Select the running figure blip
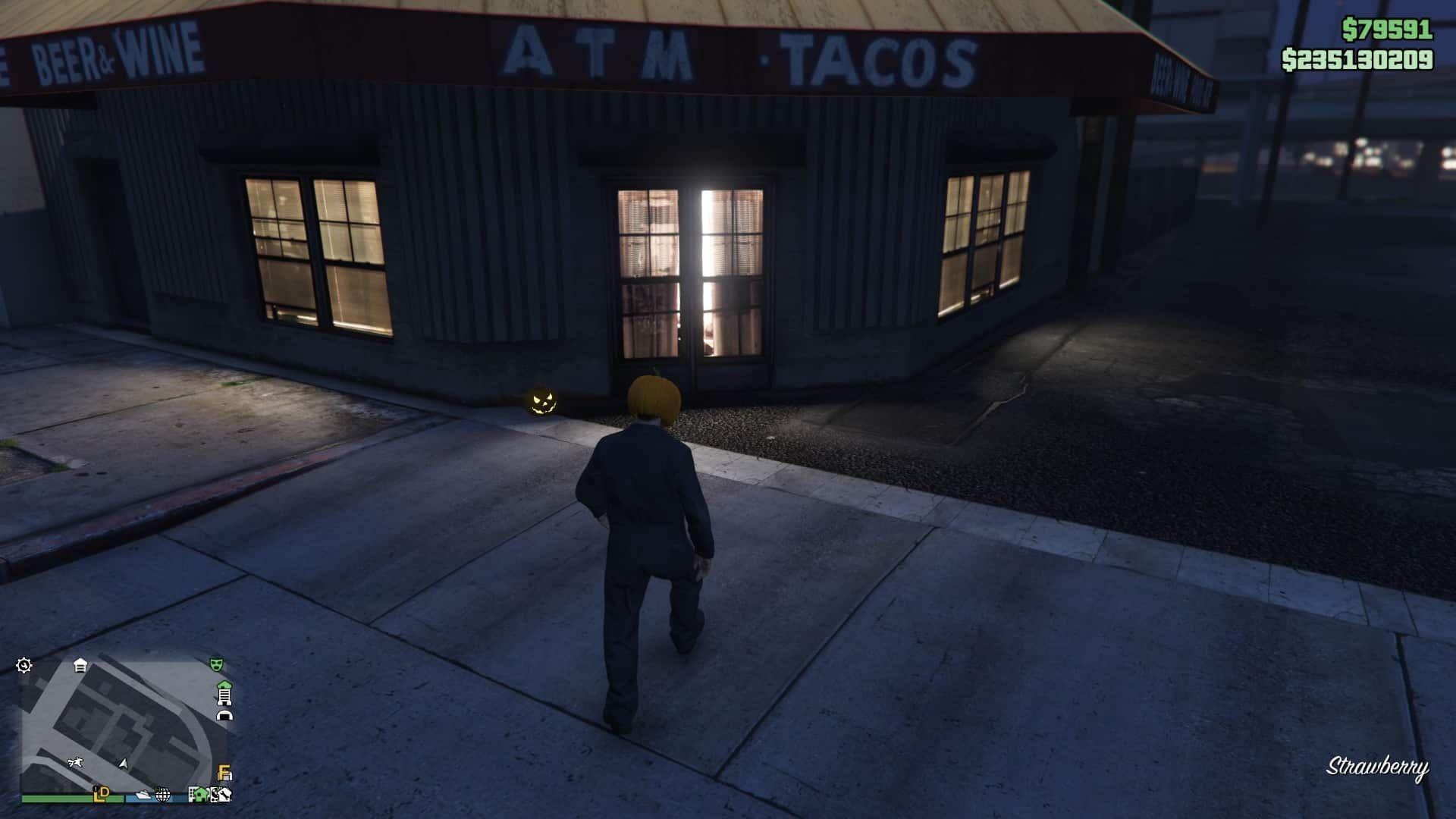1456x819 pixels. point(75,761)
